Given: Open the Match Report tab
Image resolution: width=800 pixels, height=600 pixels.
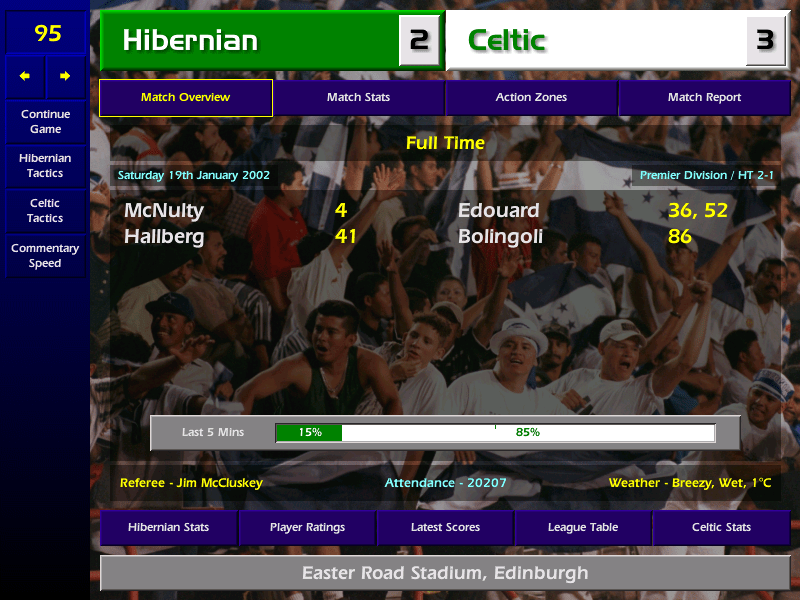Looking at the screenshot, I should point(704,98).
